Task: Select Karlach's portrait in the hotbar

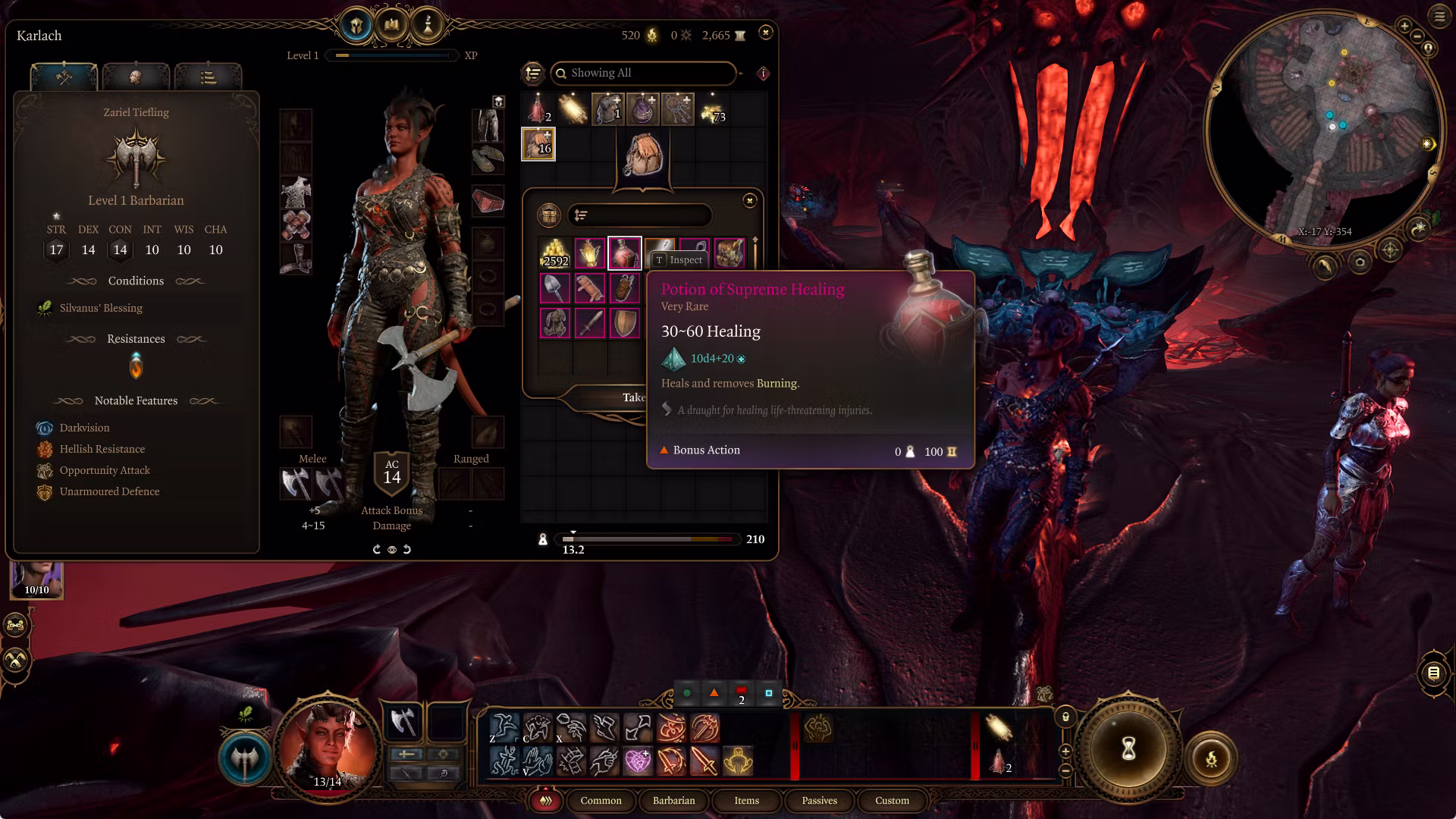Action: coord(328,747)
